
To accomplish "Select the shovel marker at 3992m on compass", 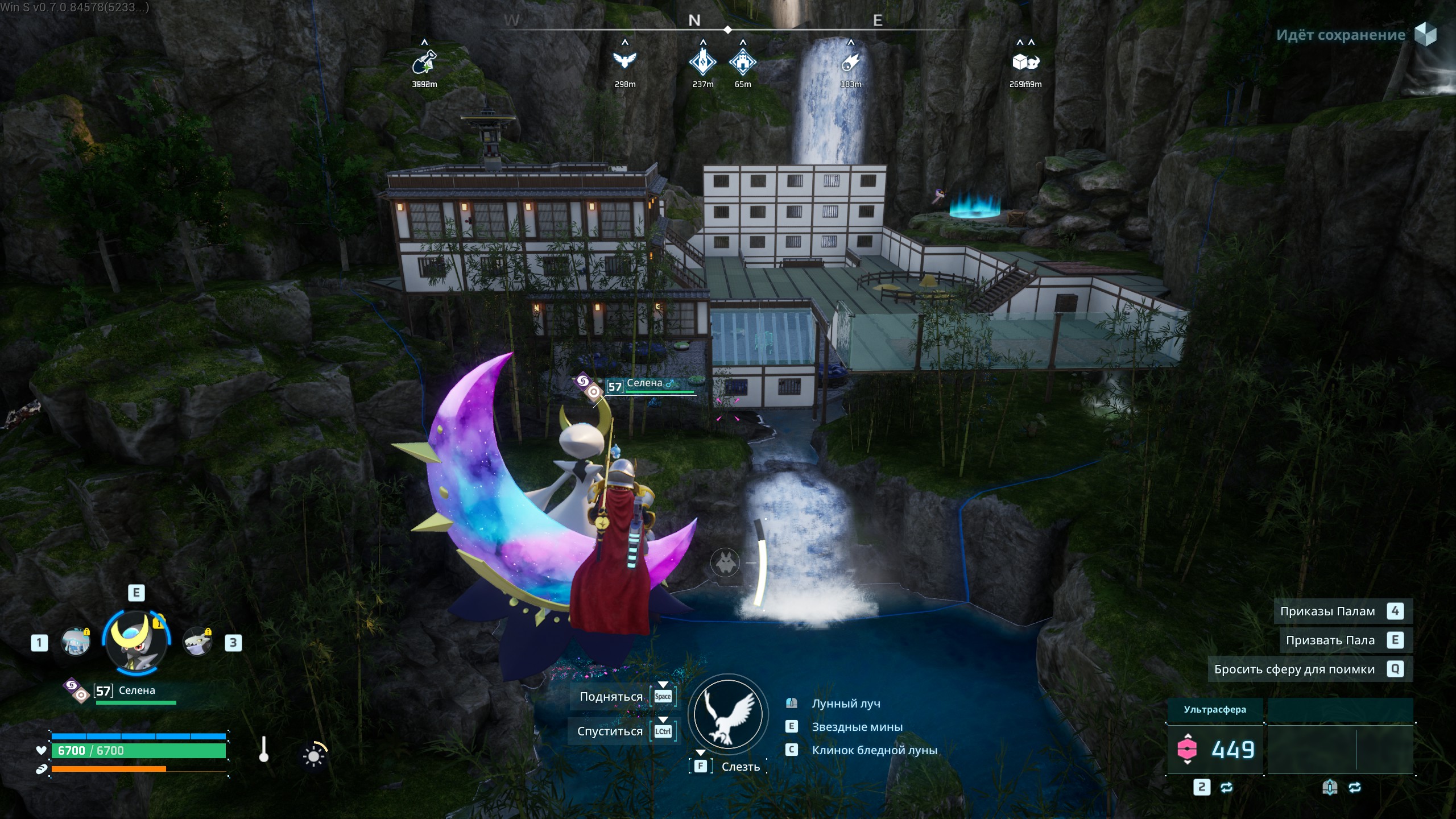I will tap(424, 61).
